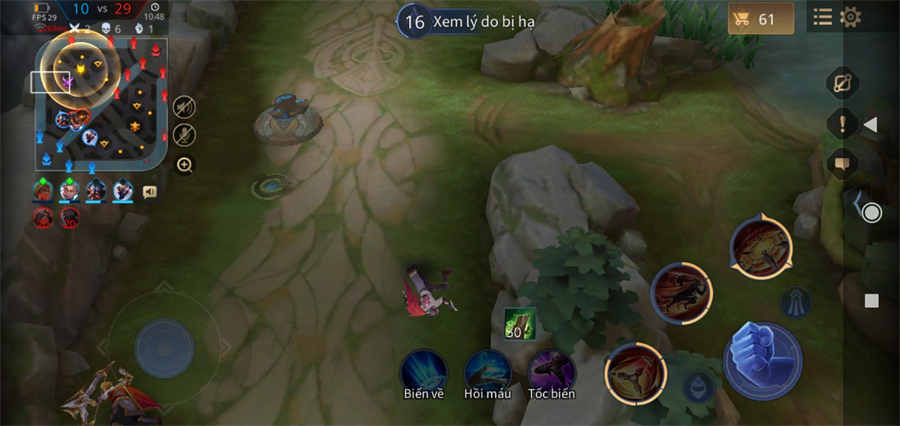Activate the three-blade shuriken skill

635,373
